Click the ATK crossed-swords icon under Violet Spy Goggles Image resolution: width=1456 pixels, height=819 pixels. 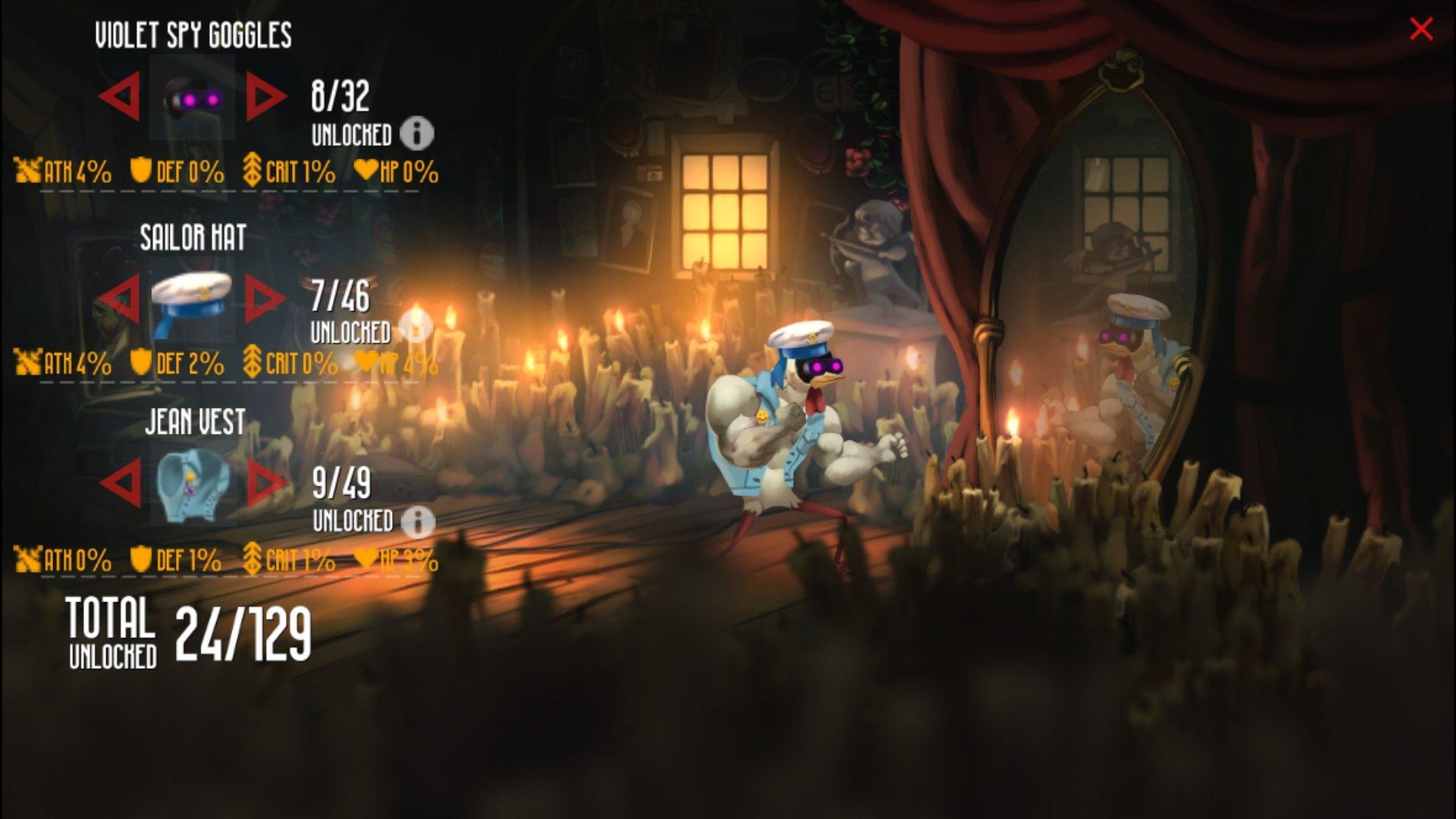point(27,171)
